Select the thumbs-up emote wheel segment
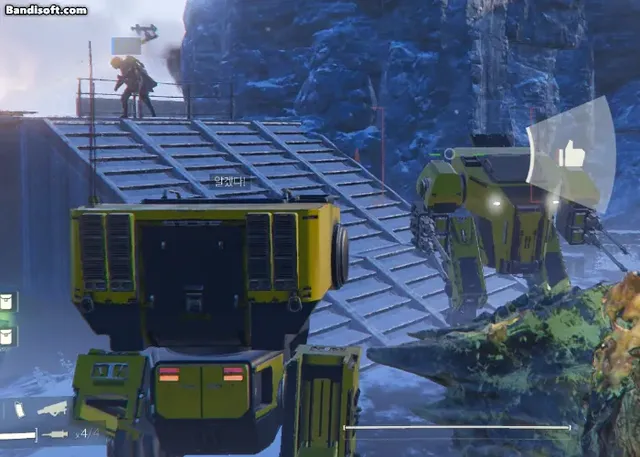Image resolution: width=640 pixels, height=457 pixels. (571, 153)
